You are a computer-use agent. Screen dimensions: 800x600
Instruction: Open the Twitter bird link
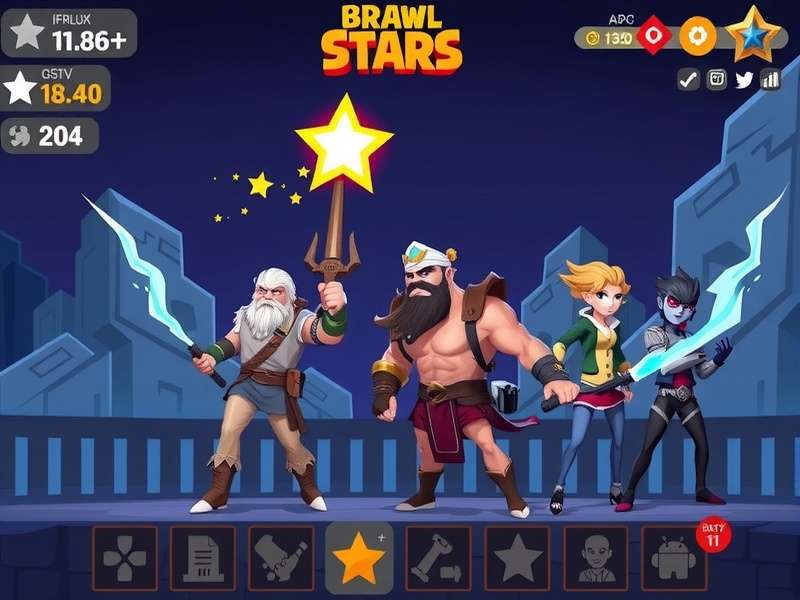click(x=743, y=80)
